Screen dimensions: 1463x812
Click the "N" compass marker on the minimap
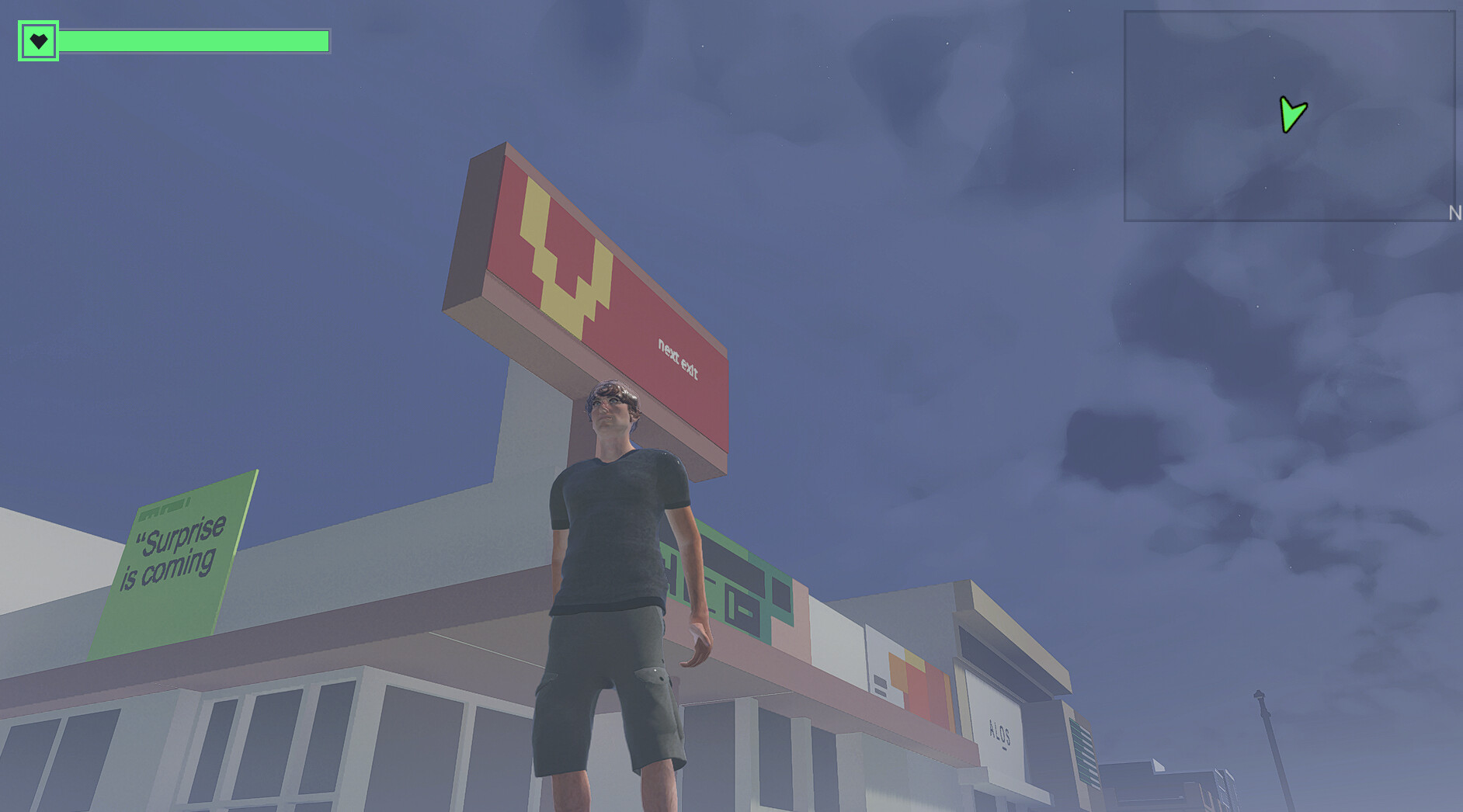point(1455,212)
